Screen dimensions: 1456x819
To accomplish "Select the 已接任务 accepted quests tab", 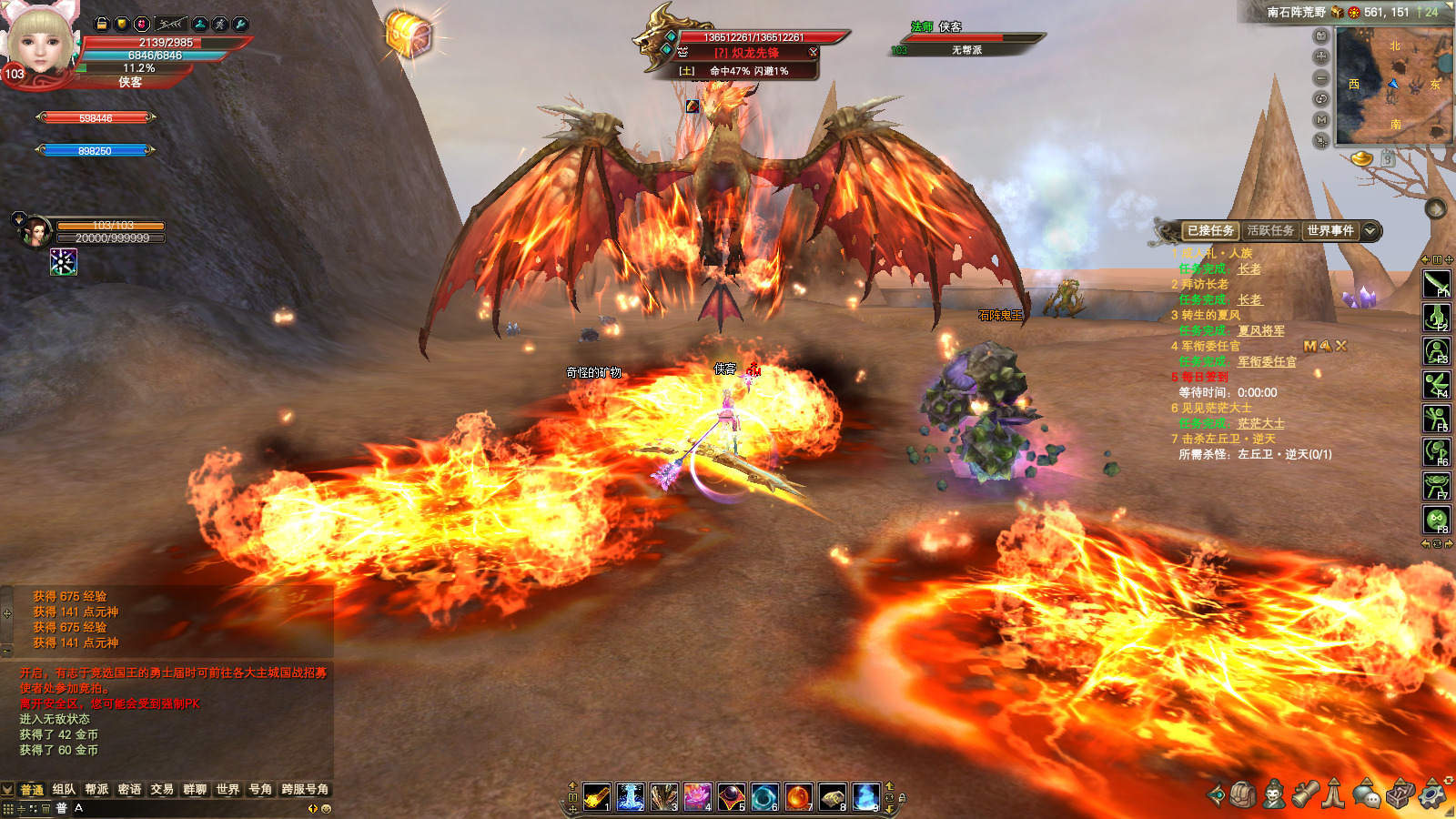I will tap(1210, 231).
